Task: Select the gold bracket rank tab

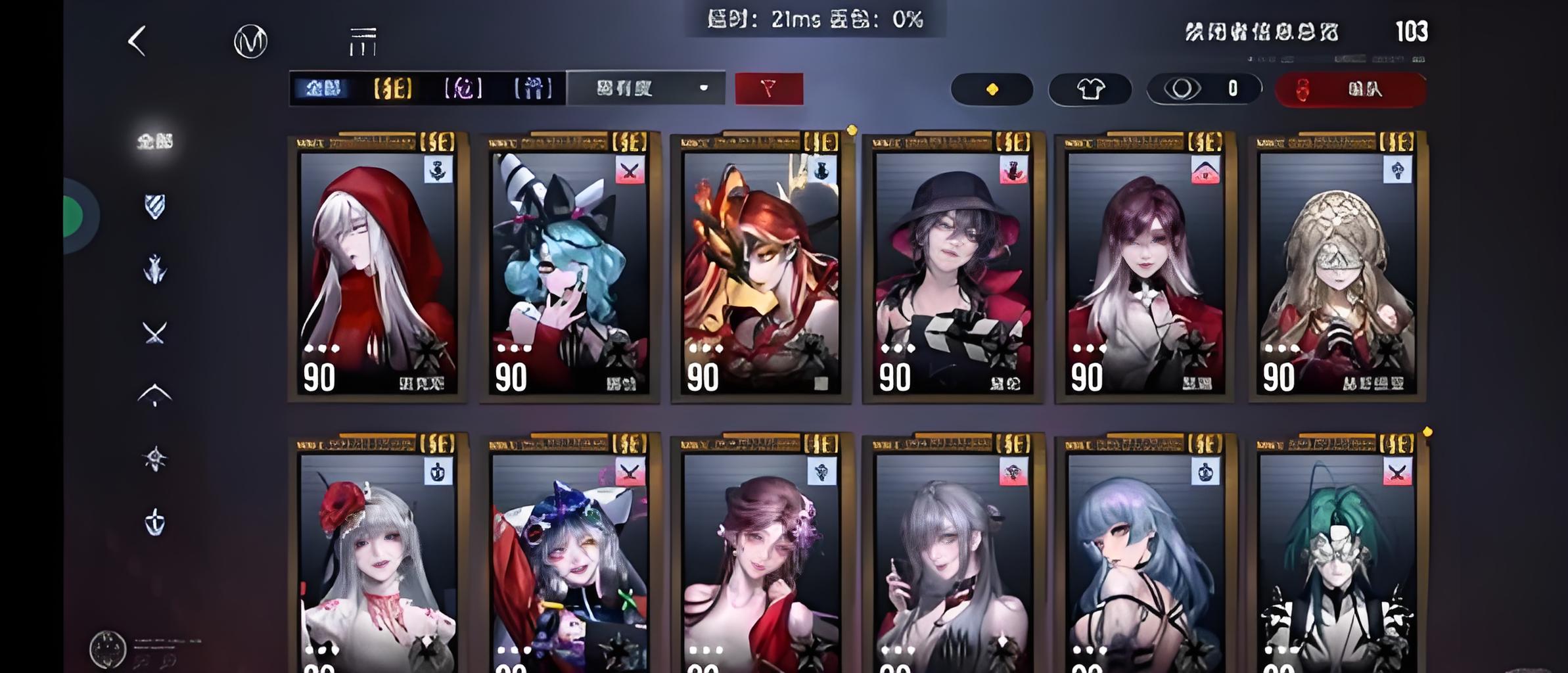Action: 393,88
